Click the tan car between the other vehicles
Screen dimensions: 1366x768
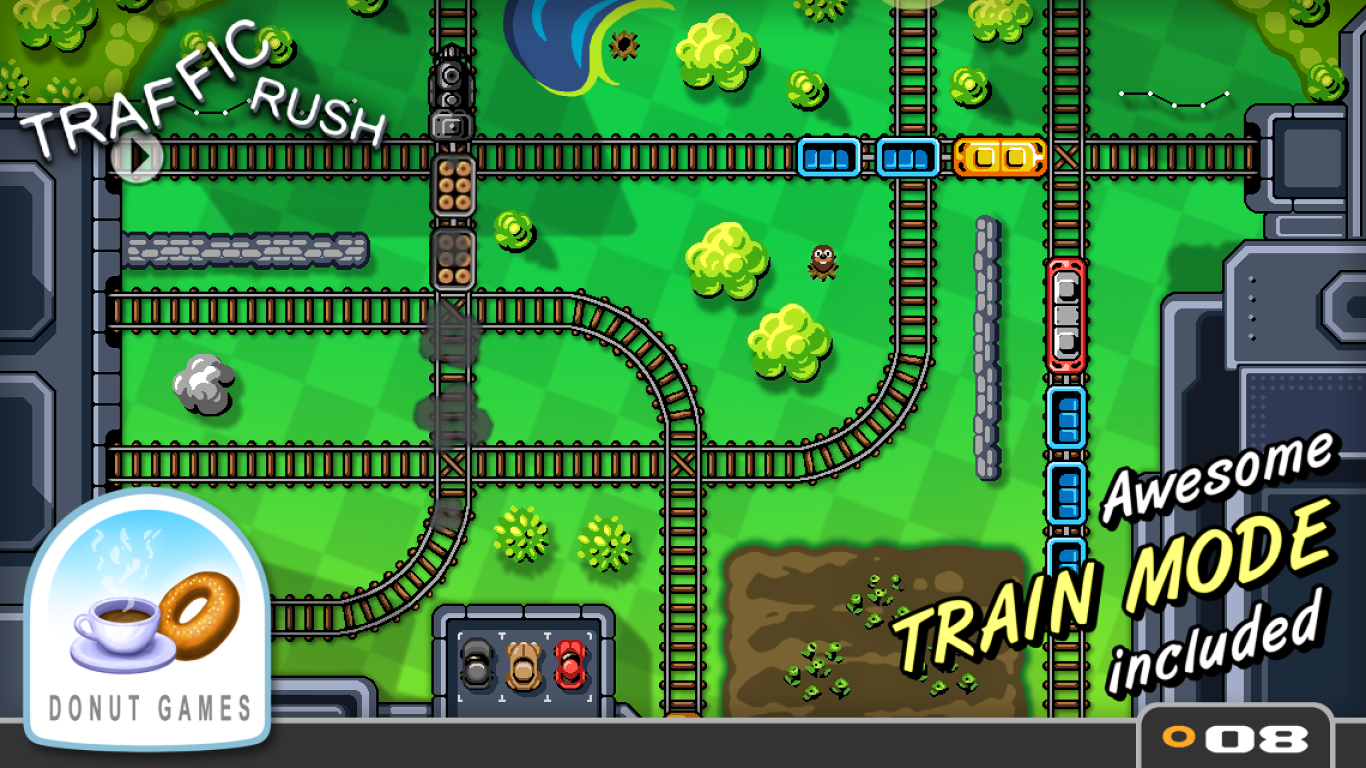tap(522, 665)
